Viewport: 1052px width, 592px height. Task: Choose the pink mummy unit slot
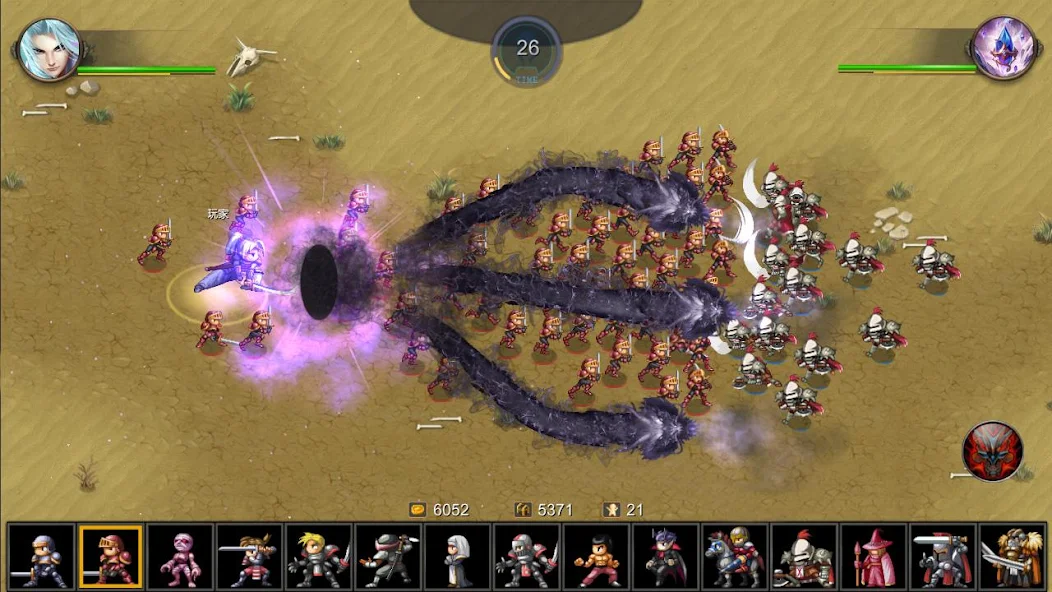click(x=180, y=556)
